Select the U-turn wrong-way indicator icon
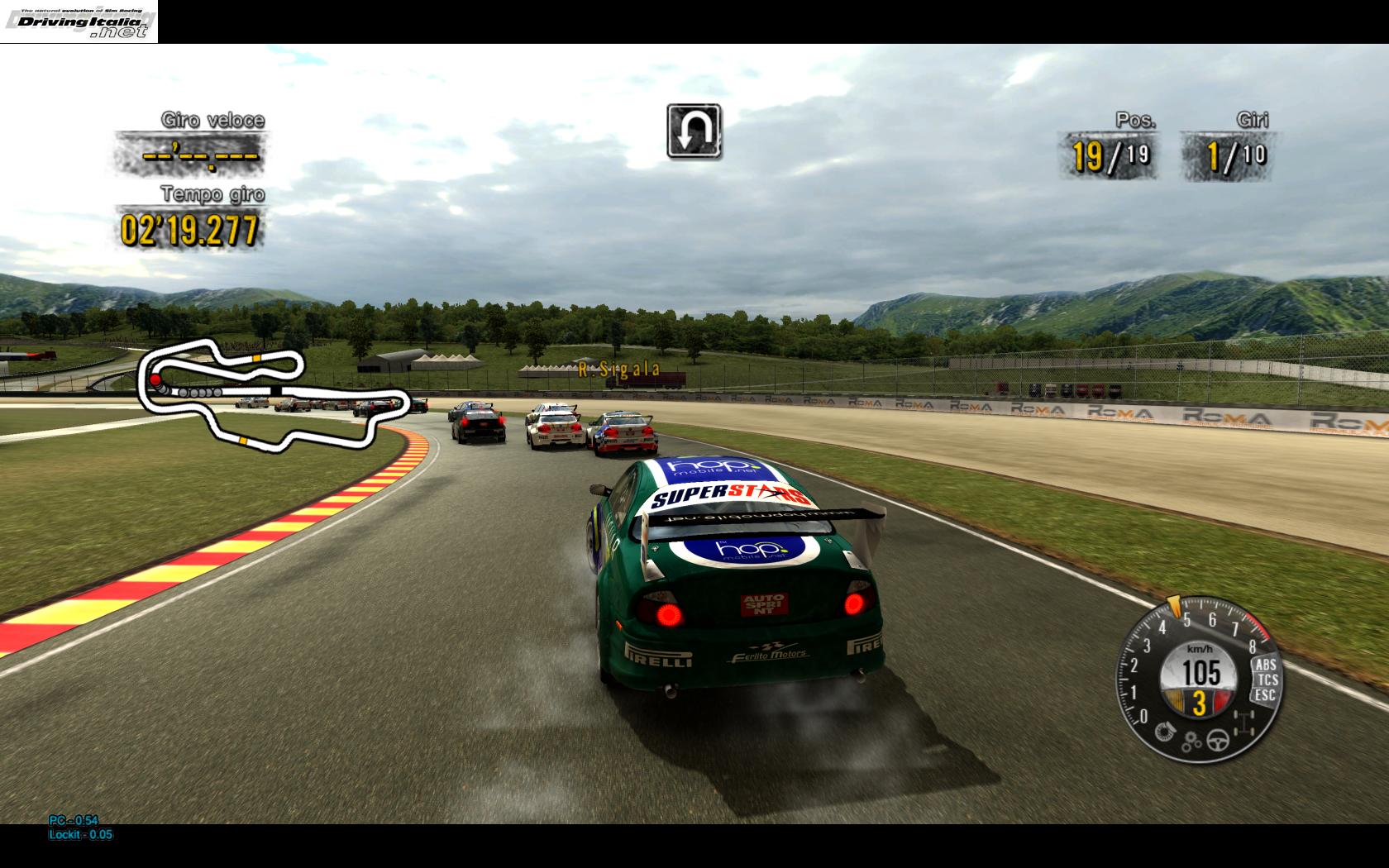 click(694, 131)
